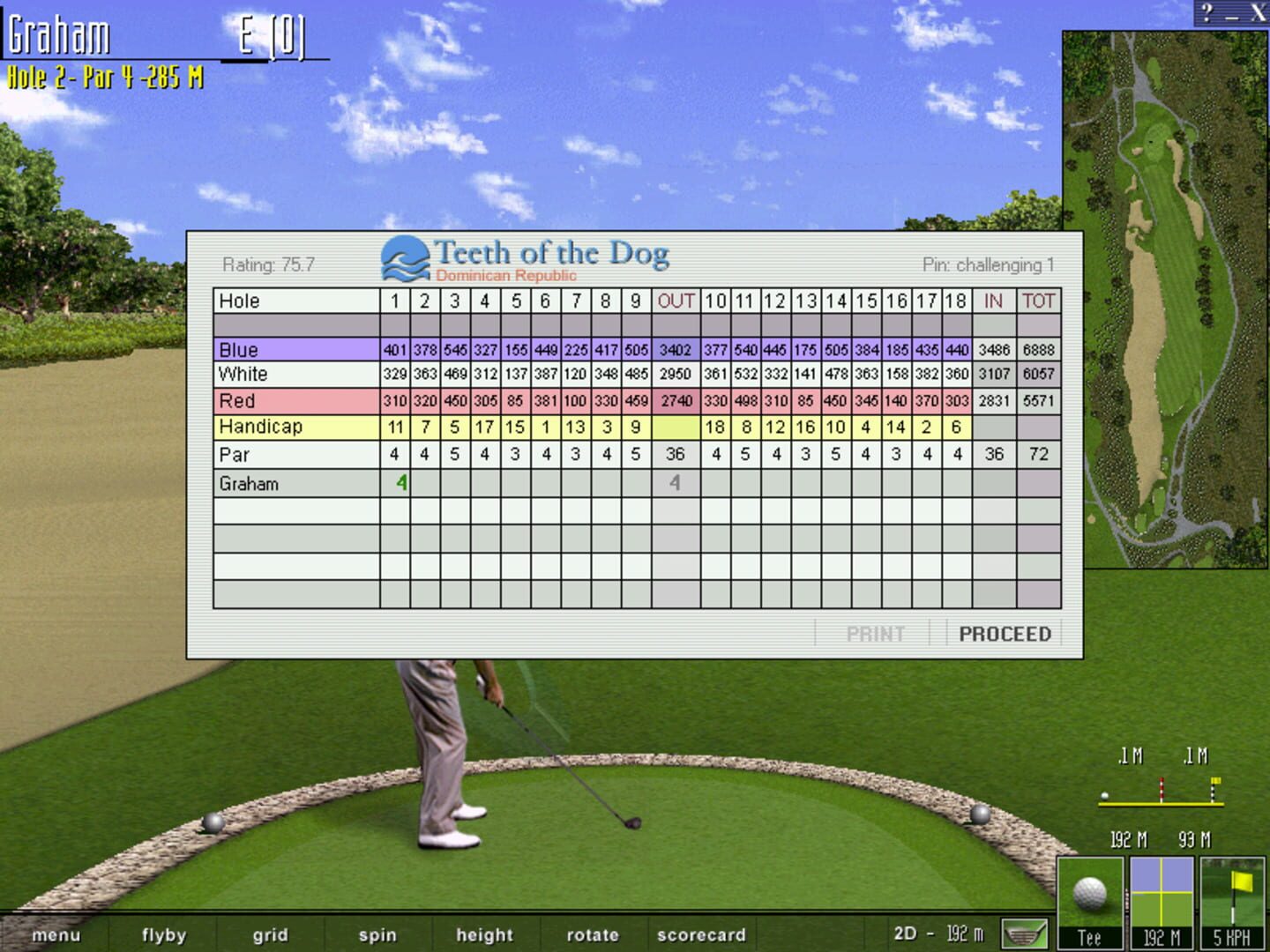The width and height of the screenshot is (1270, 952).
Task: Open the scorecard from the bottom bar
Action: tap(701, 935)
